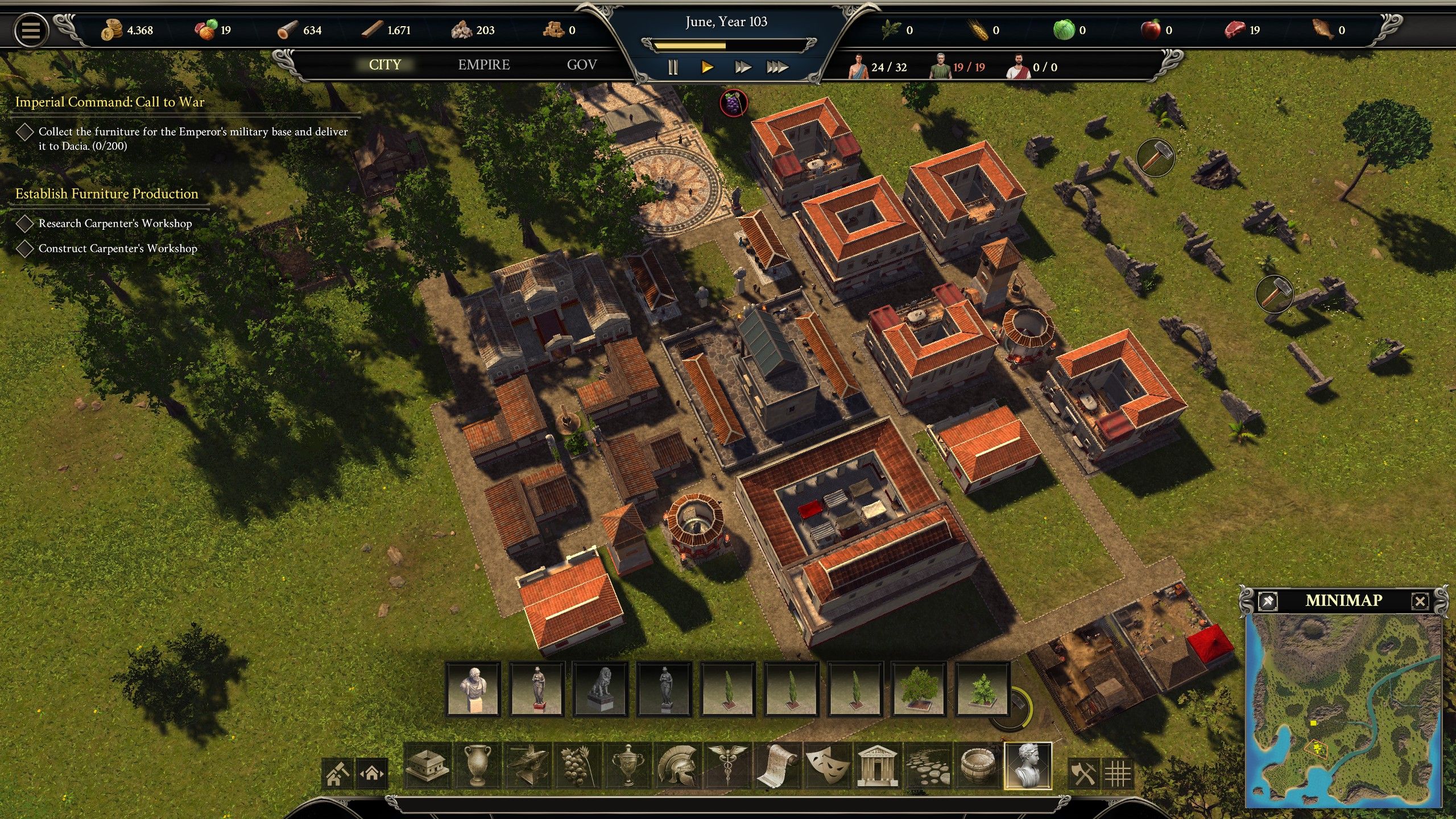Choose the lion statue decoration
The width and height of the screenshot is (1456, 819).
tap(601, 689)
